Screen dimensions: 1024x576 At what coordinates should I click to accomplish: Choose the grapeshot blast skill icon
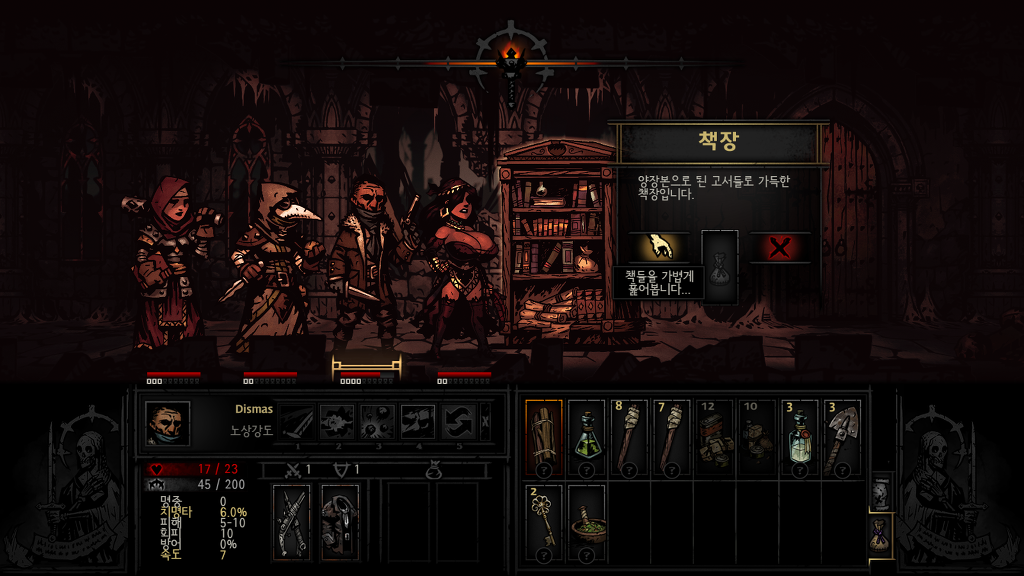[378, 422]
